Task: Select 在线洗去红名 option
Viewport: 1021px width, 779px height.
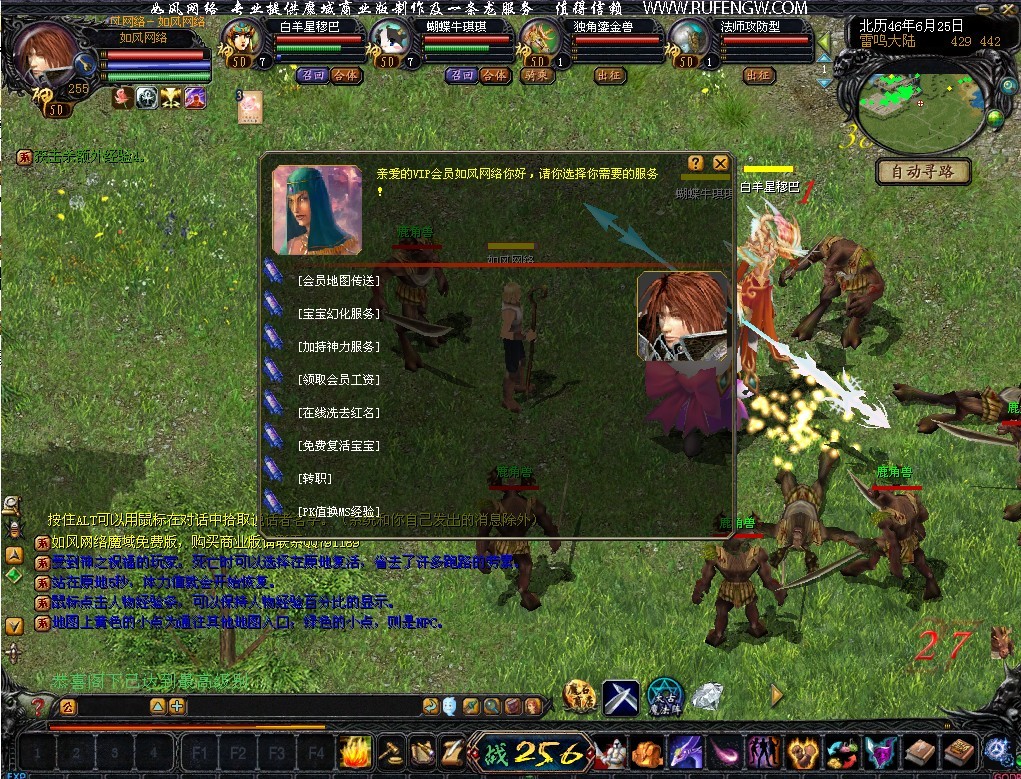Action: (338, 412)
